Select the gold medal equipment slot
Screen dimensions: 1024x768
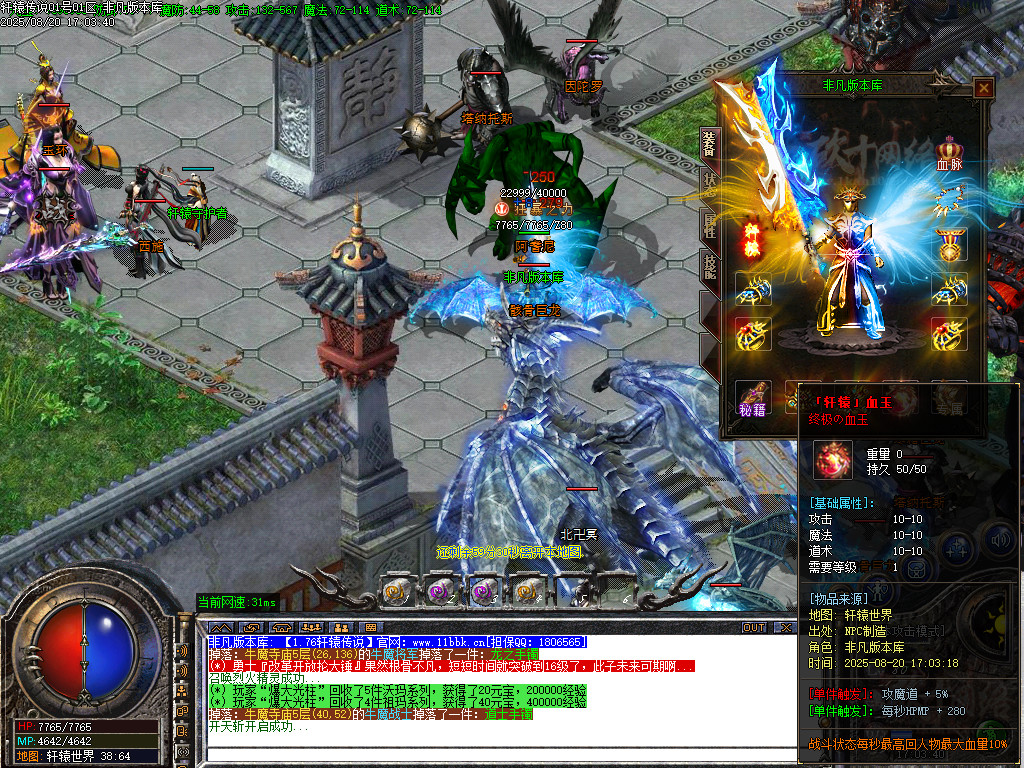(948, 245)
